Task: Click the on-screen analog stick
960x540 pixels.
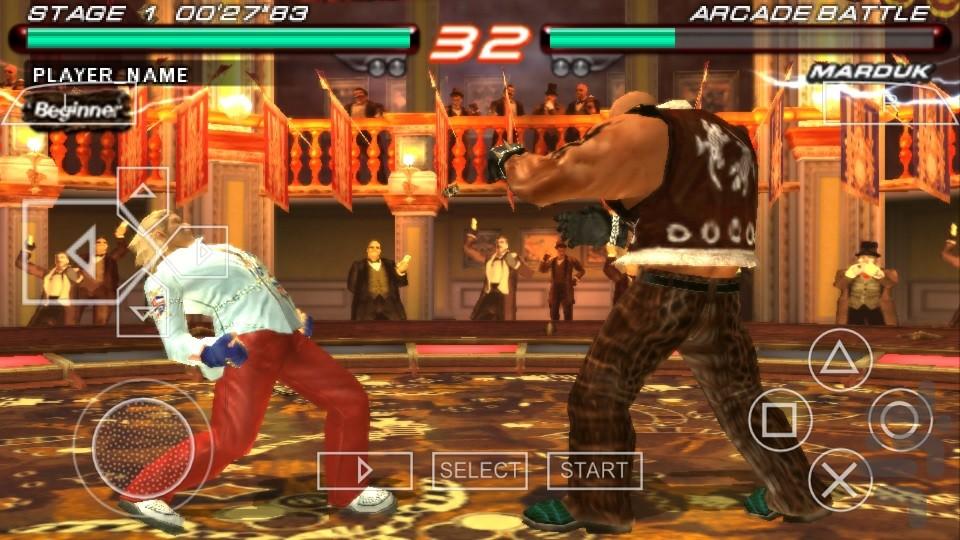Action: (142, 447)
